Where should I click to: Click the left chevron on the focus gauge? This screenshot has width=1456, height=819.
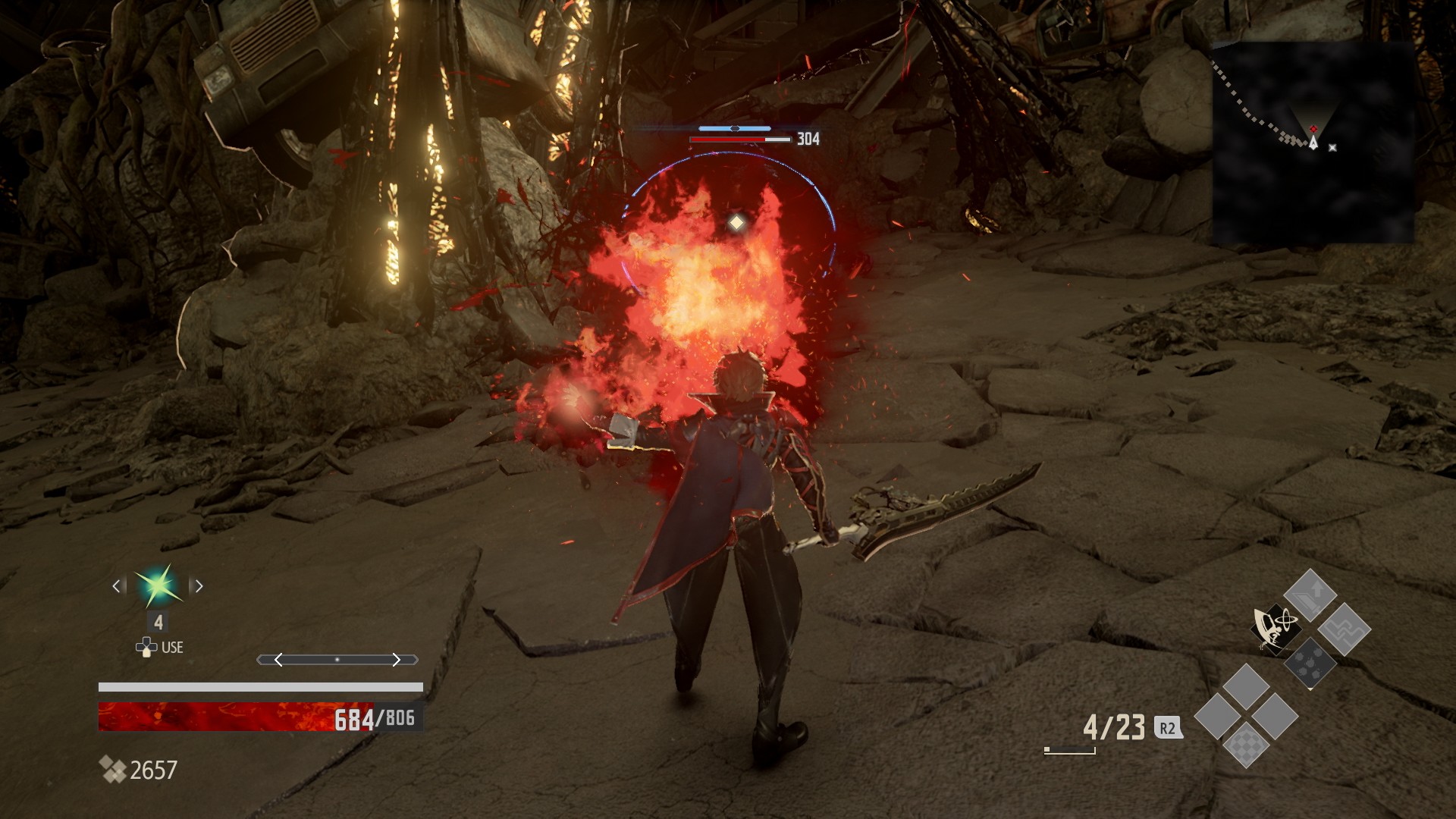278,660
